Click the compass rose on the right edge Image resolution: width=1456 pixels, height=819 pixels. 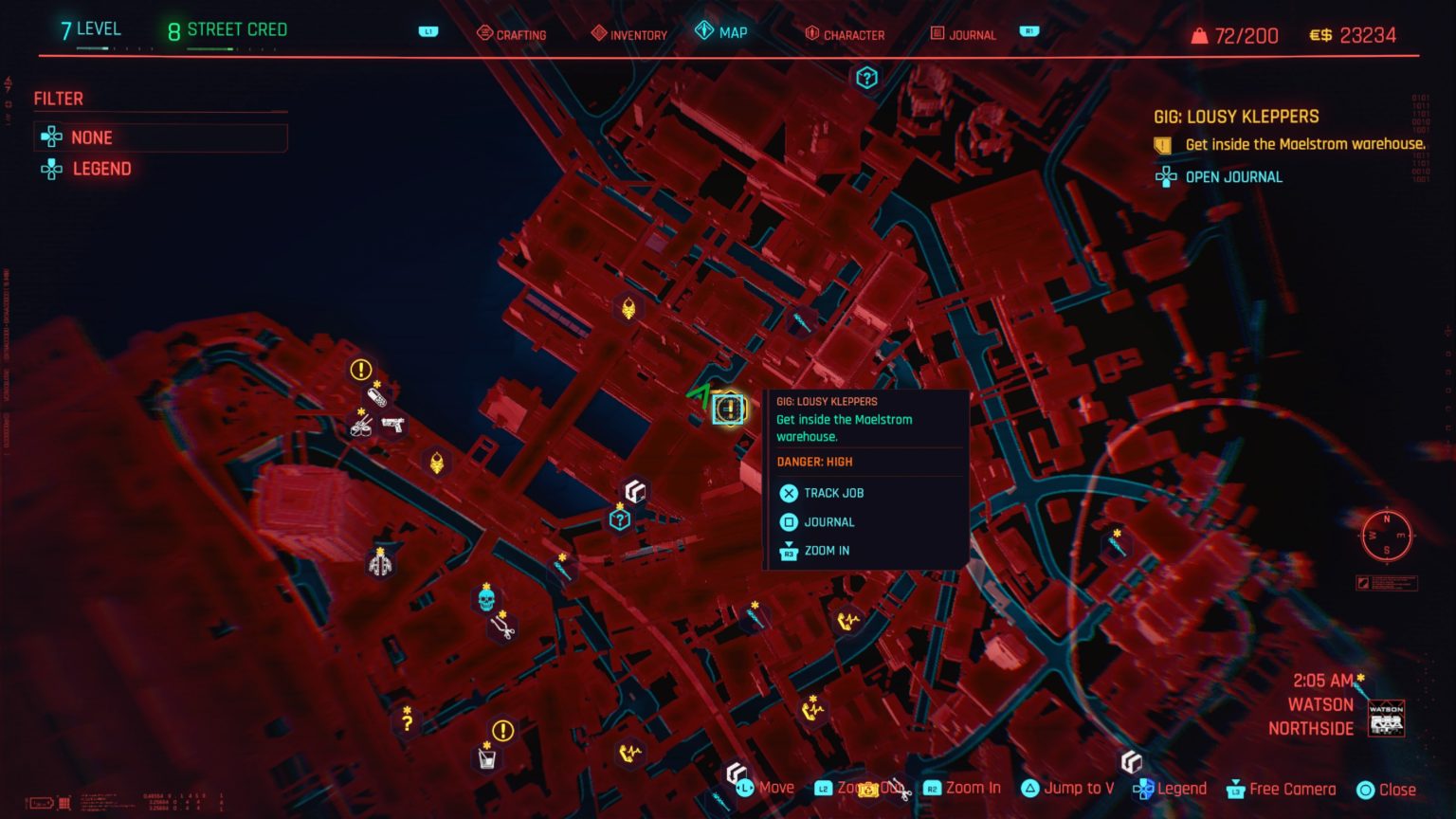click(x=1387, y=536)
